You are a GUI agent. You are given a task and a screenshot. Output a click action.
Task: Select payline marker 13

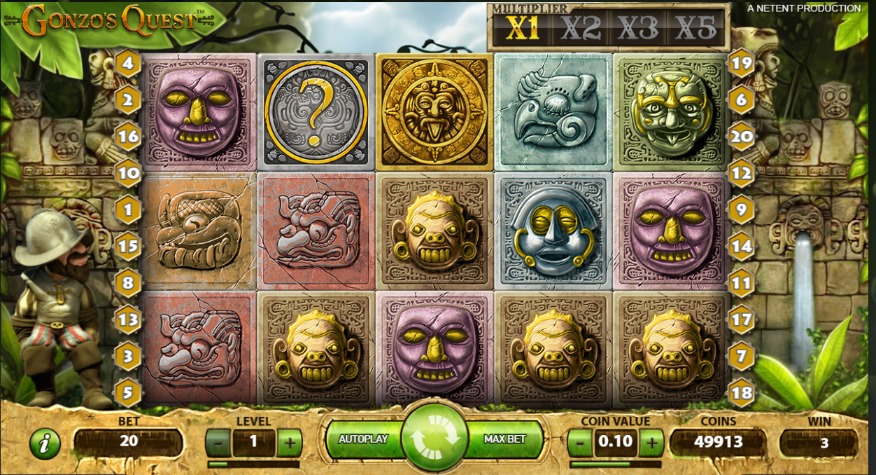pyautogui.click(x=128, y=320)
